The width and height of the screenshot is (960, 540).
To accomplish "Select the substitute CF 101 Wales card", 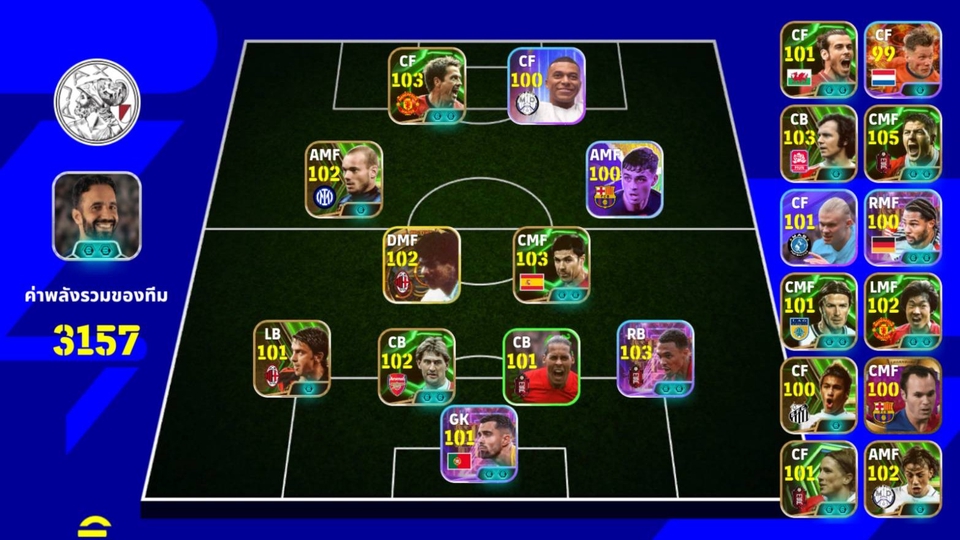I will [819, 59].
